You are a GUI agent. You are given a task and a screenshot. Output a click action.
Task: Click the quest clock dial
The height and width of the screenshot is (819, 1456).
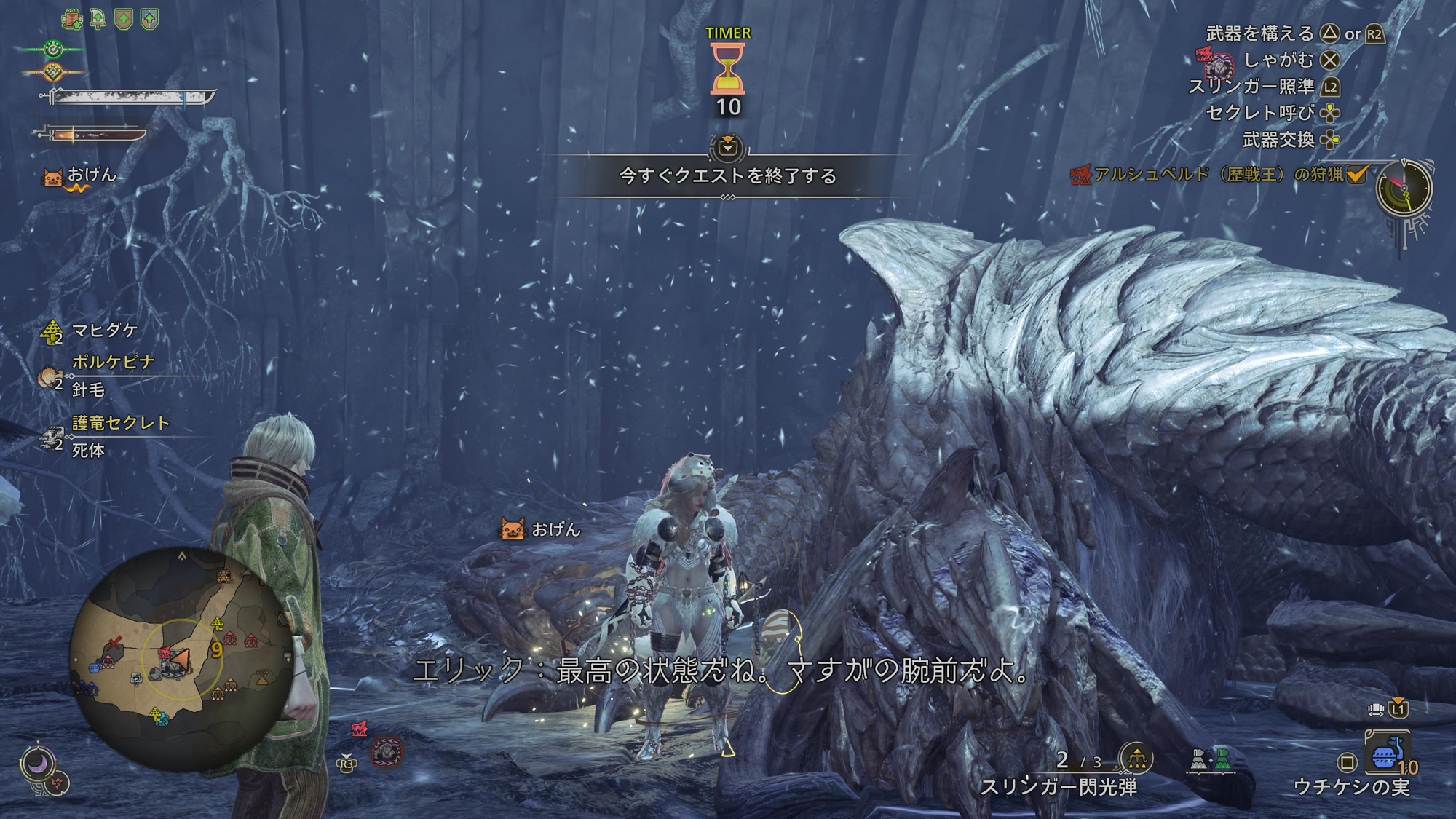[1404, 188]
